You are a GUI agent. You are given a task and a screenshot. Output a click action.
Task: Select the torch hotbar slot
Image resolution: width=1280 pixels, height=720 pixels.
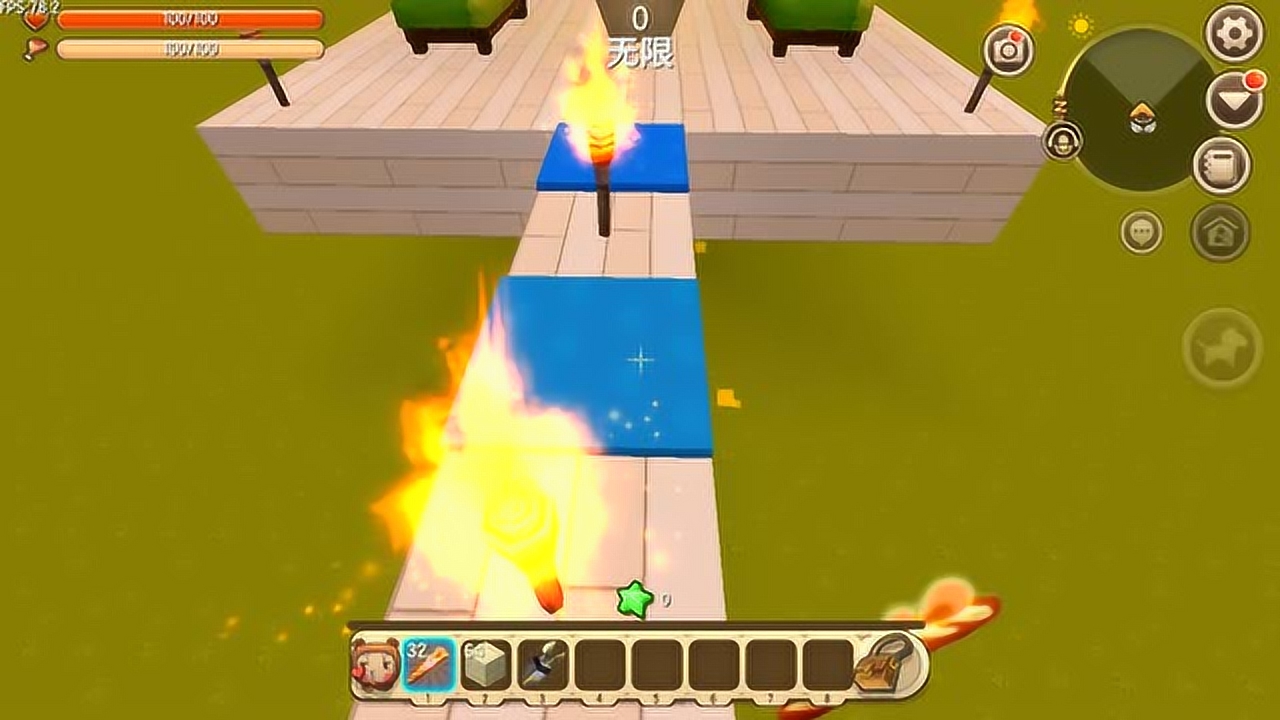(x=429, y=664)
